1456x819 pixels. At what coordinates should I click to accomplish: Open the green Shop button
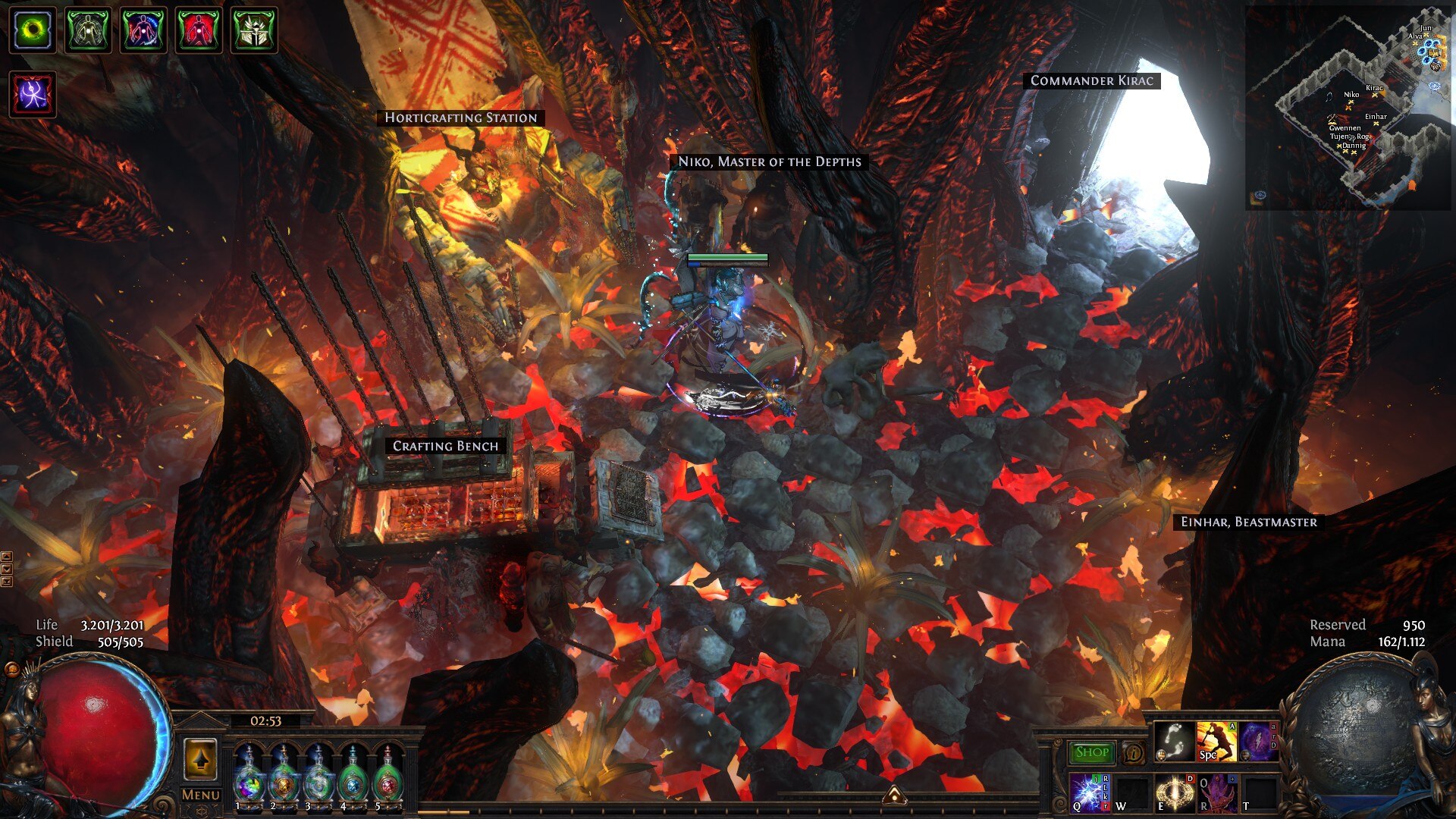(1092, 752)
